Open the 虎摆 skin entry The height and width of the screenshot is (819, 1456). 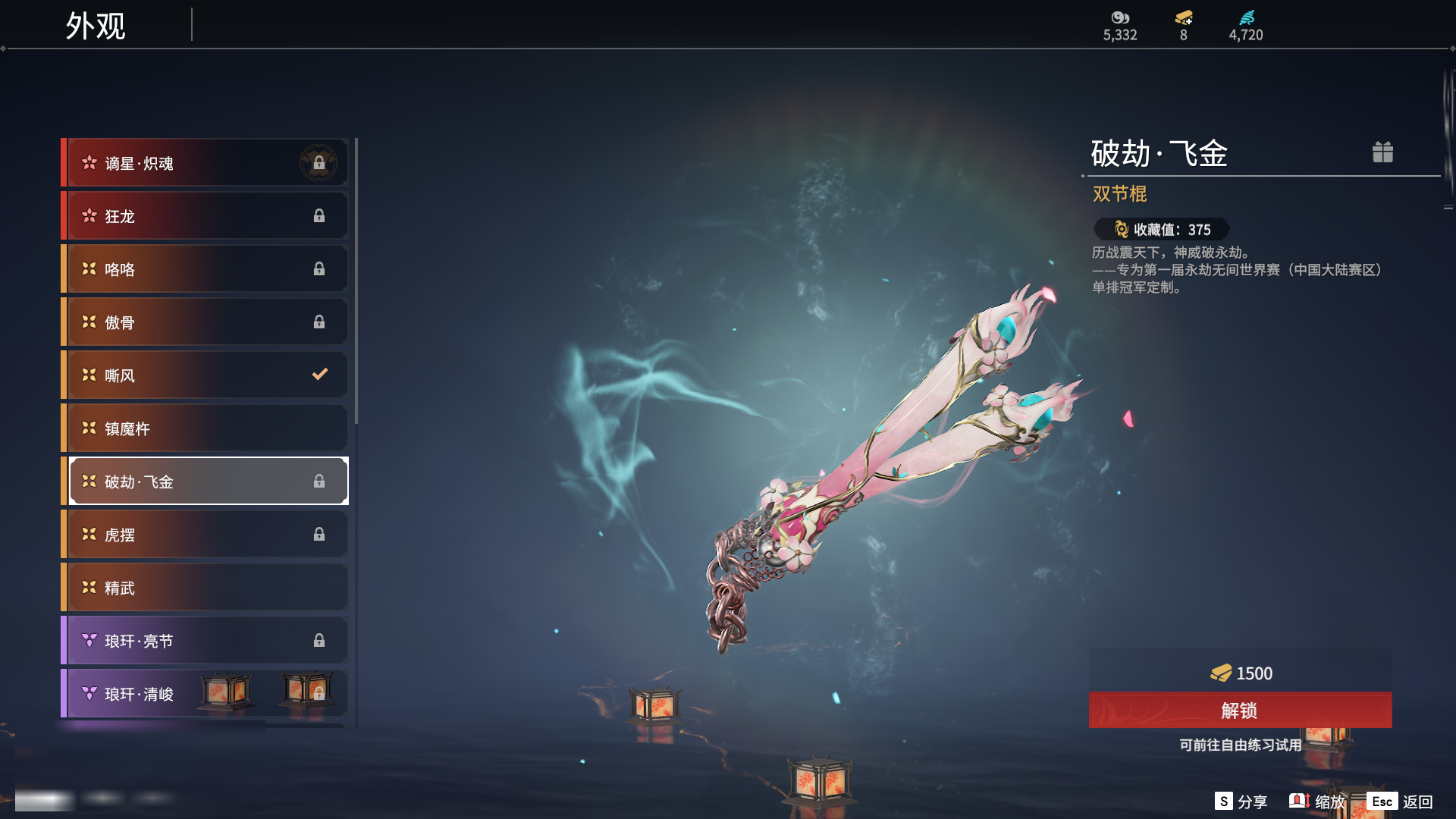point(205,535)
